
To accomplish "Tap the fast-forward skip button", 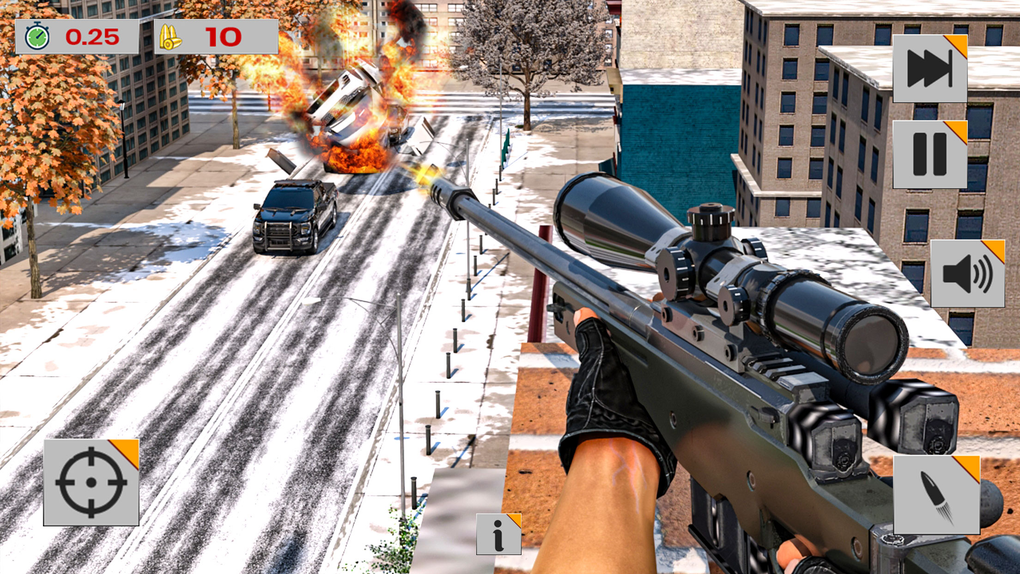I will click(929, 69).
